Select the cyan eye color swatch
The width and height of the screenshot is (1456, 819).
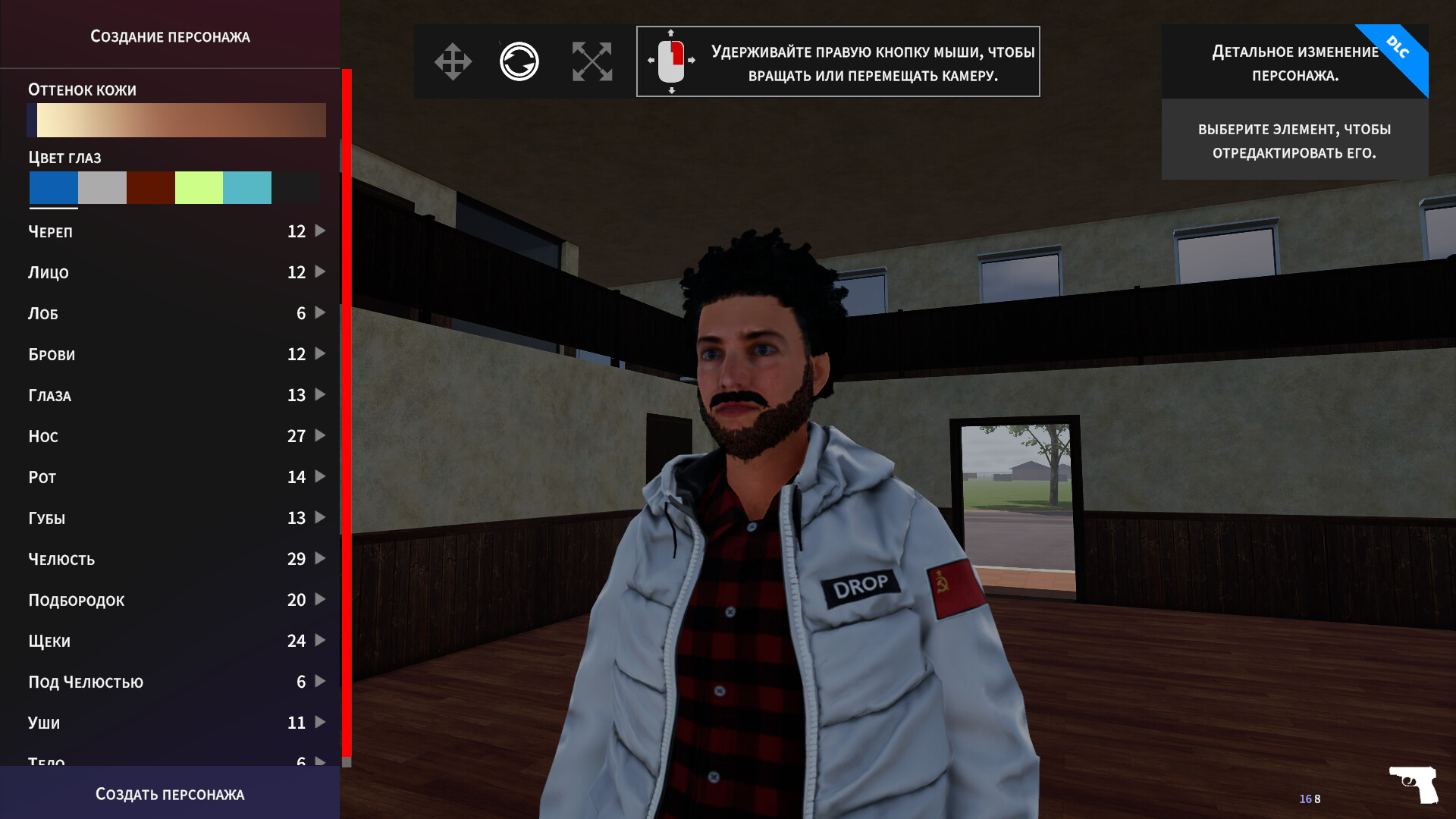click(246, 187)
